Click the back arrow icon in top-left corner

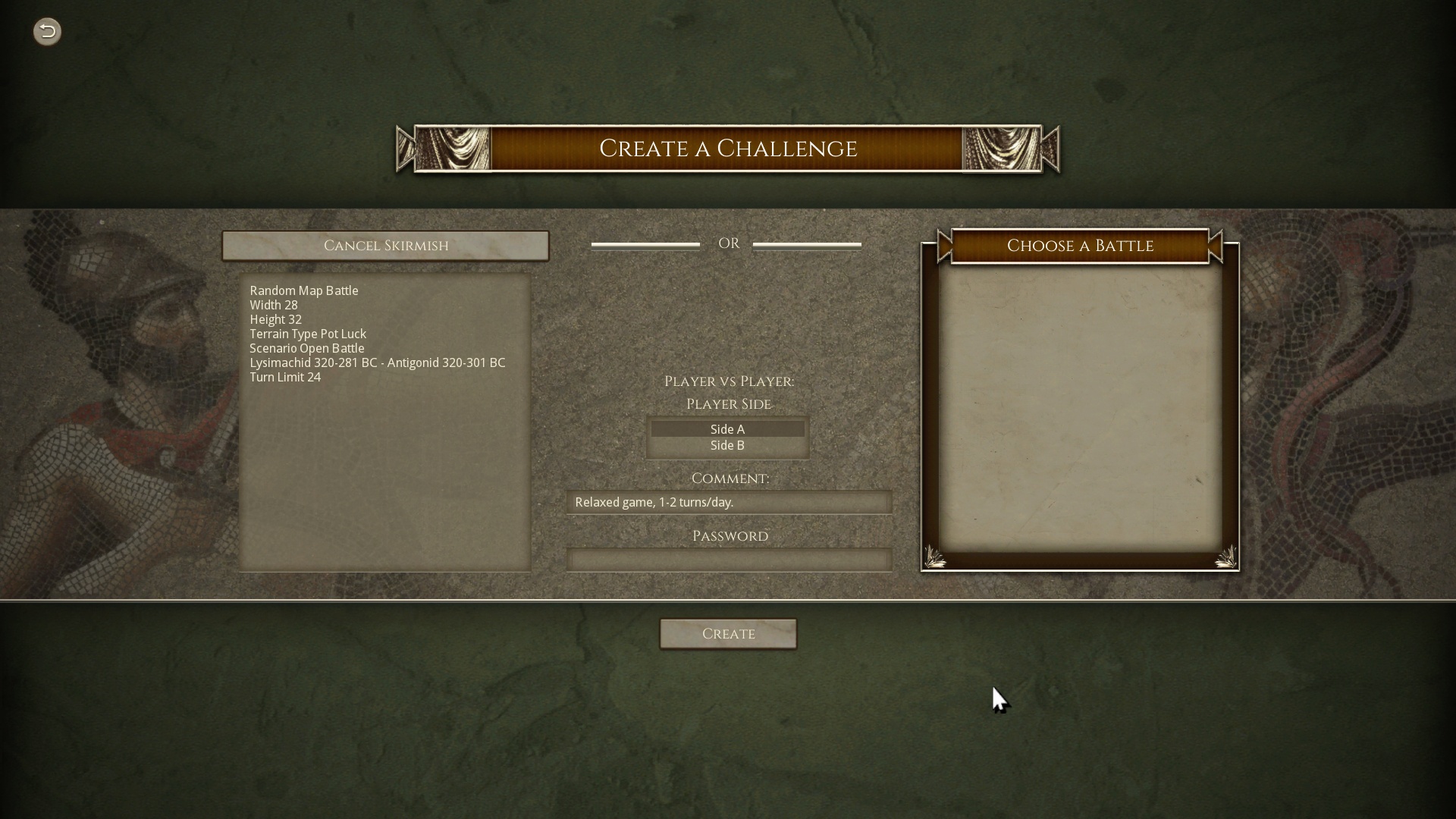click(46, 31)
